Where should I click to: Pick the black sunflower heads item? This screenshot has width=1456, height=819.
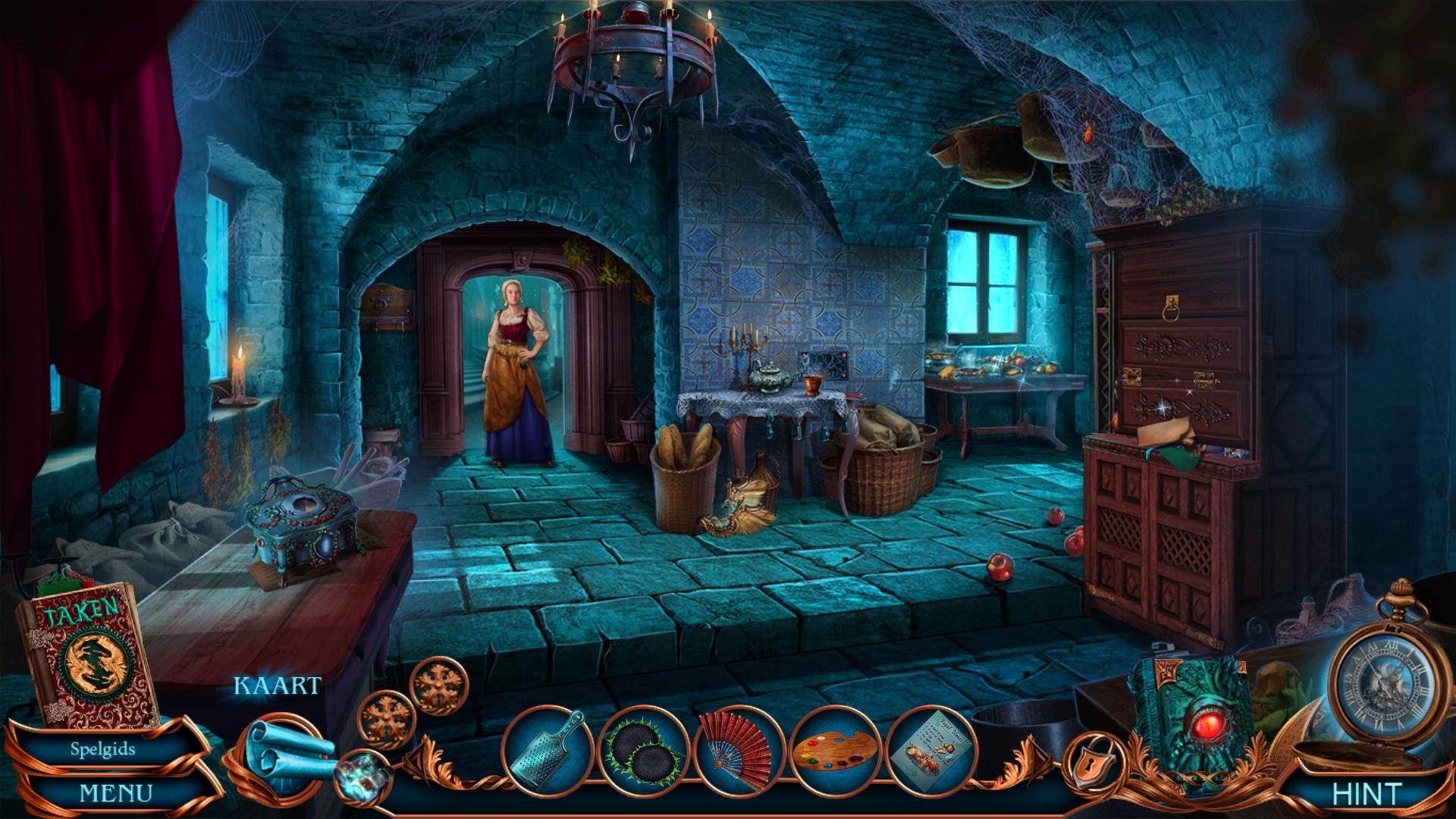point(643,749)
